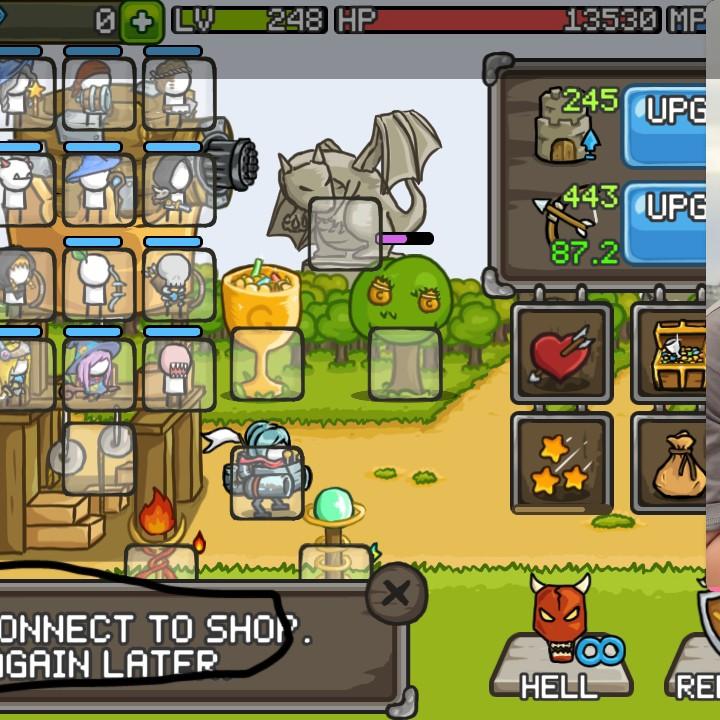
Task: Enter the Hell mode battle
Action: coord(561,638)
